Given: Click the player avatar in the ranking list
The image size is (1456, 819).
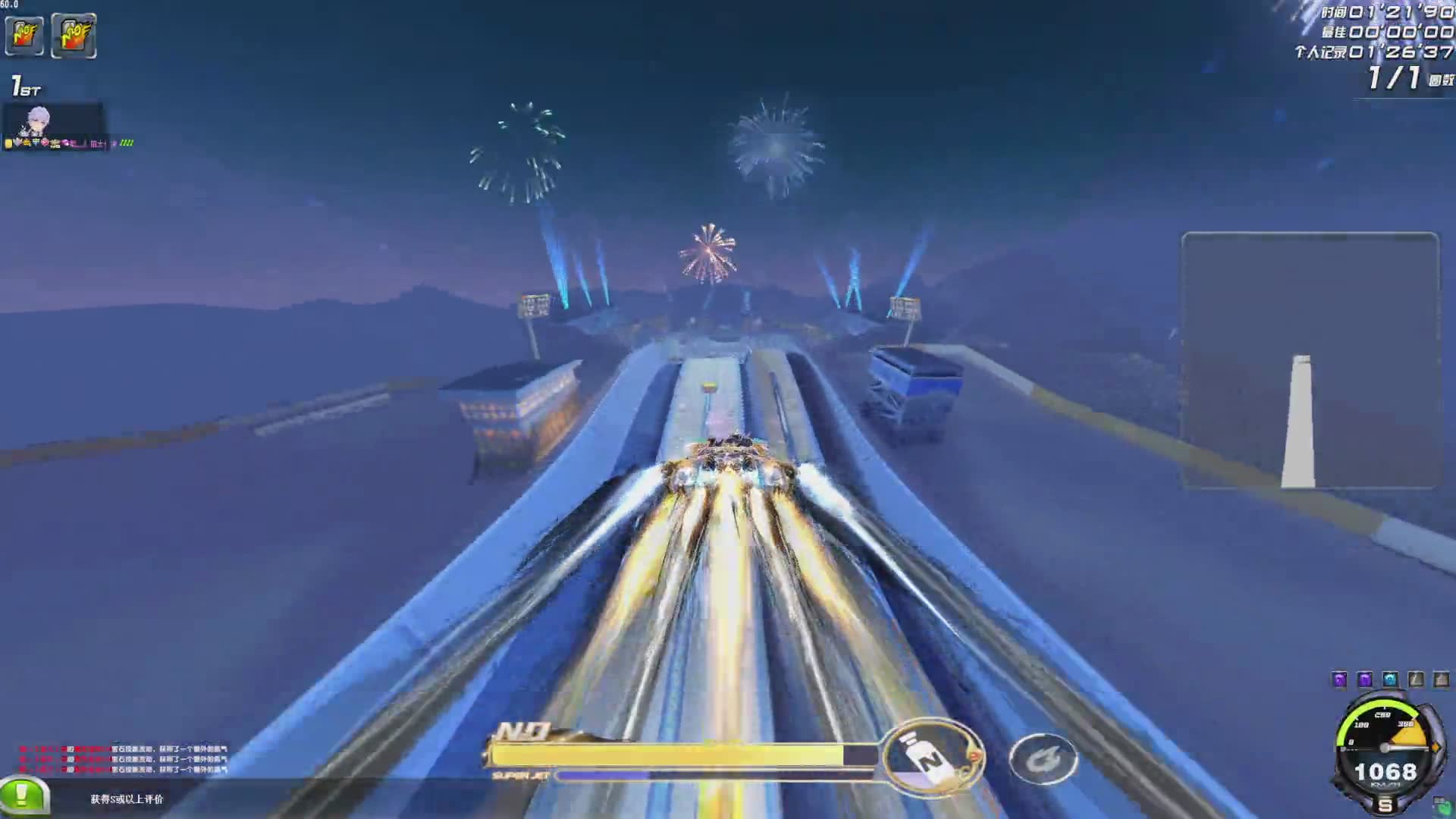Looking at the screenshot, I should [x=38, y=121].
